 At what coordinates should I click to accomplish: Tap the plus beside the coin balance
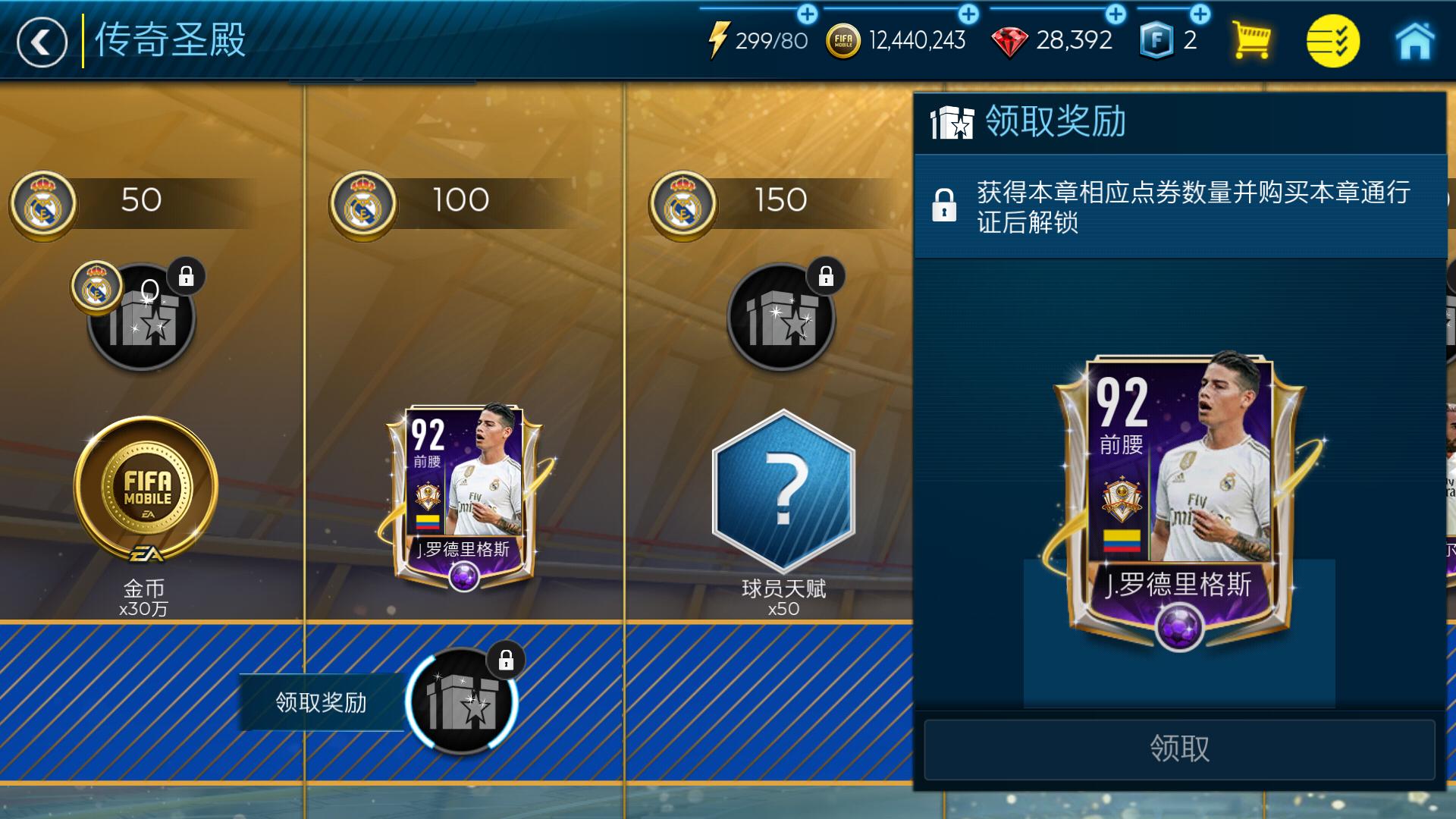(967, 12)
